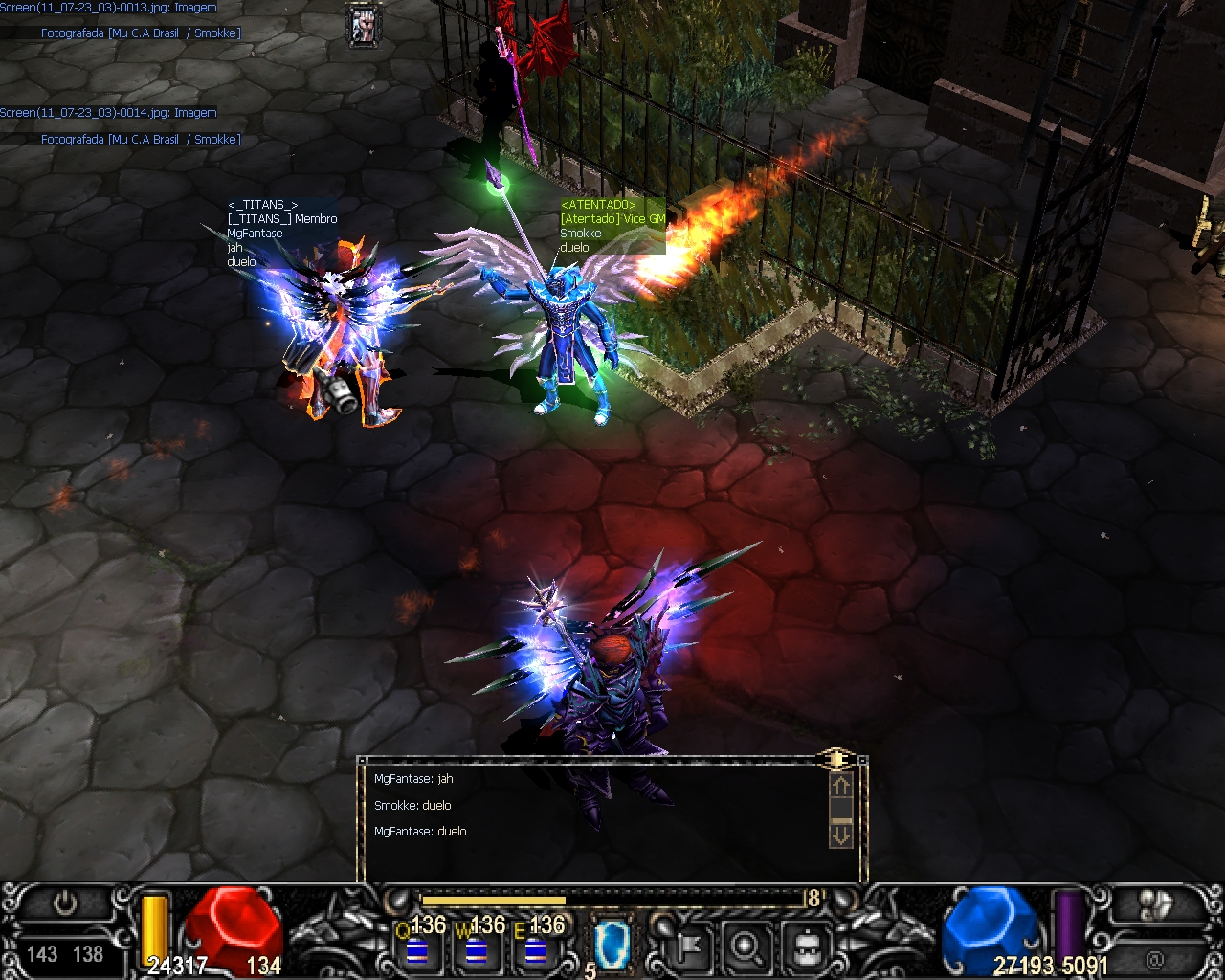Click the chat log scroll-up arrow
1225x980 pixels.
[840, 787]
